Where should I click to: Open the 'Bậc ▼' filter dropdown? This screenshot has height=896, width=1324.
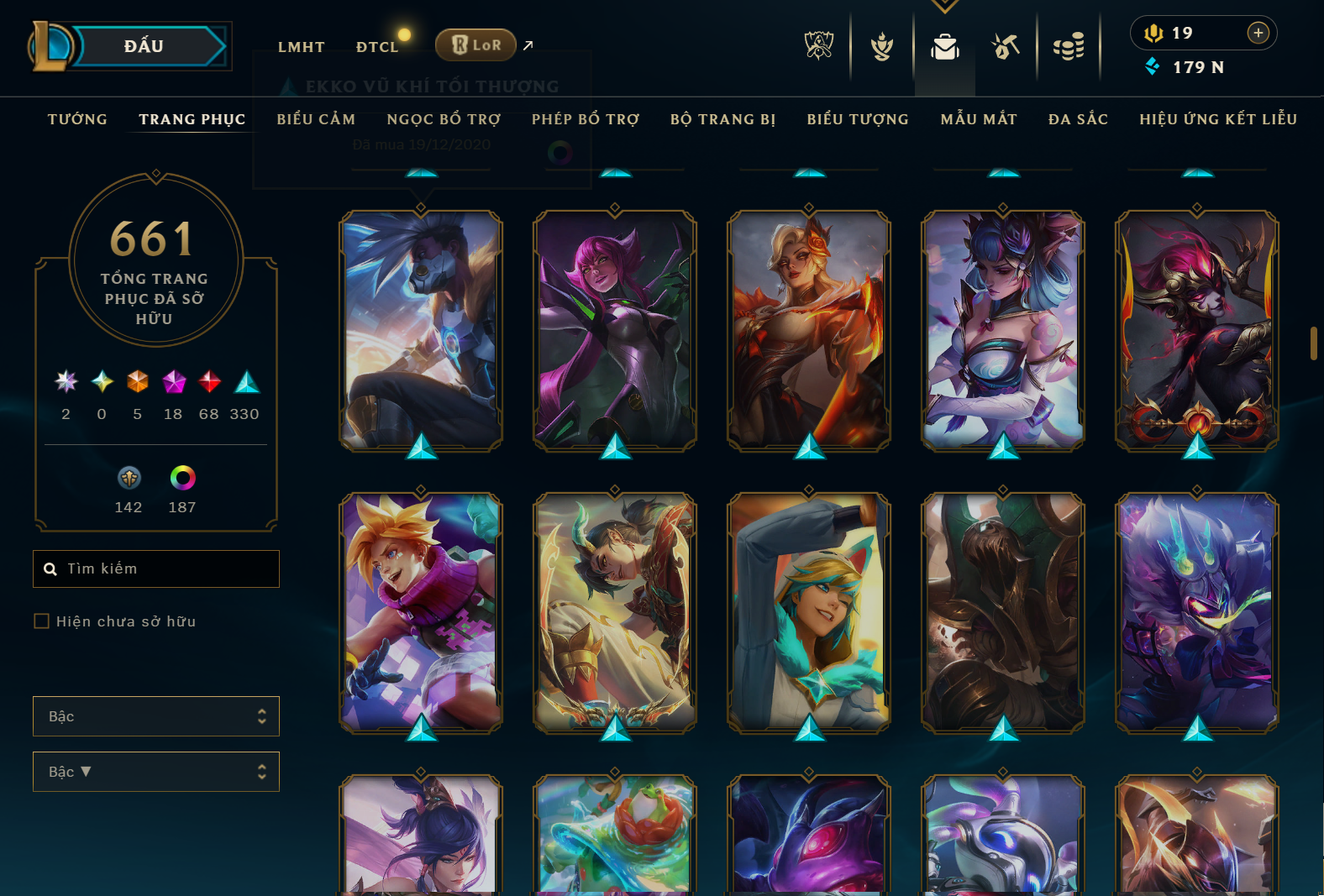click(x=156, y=771)
